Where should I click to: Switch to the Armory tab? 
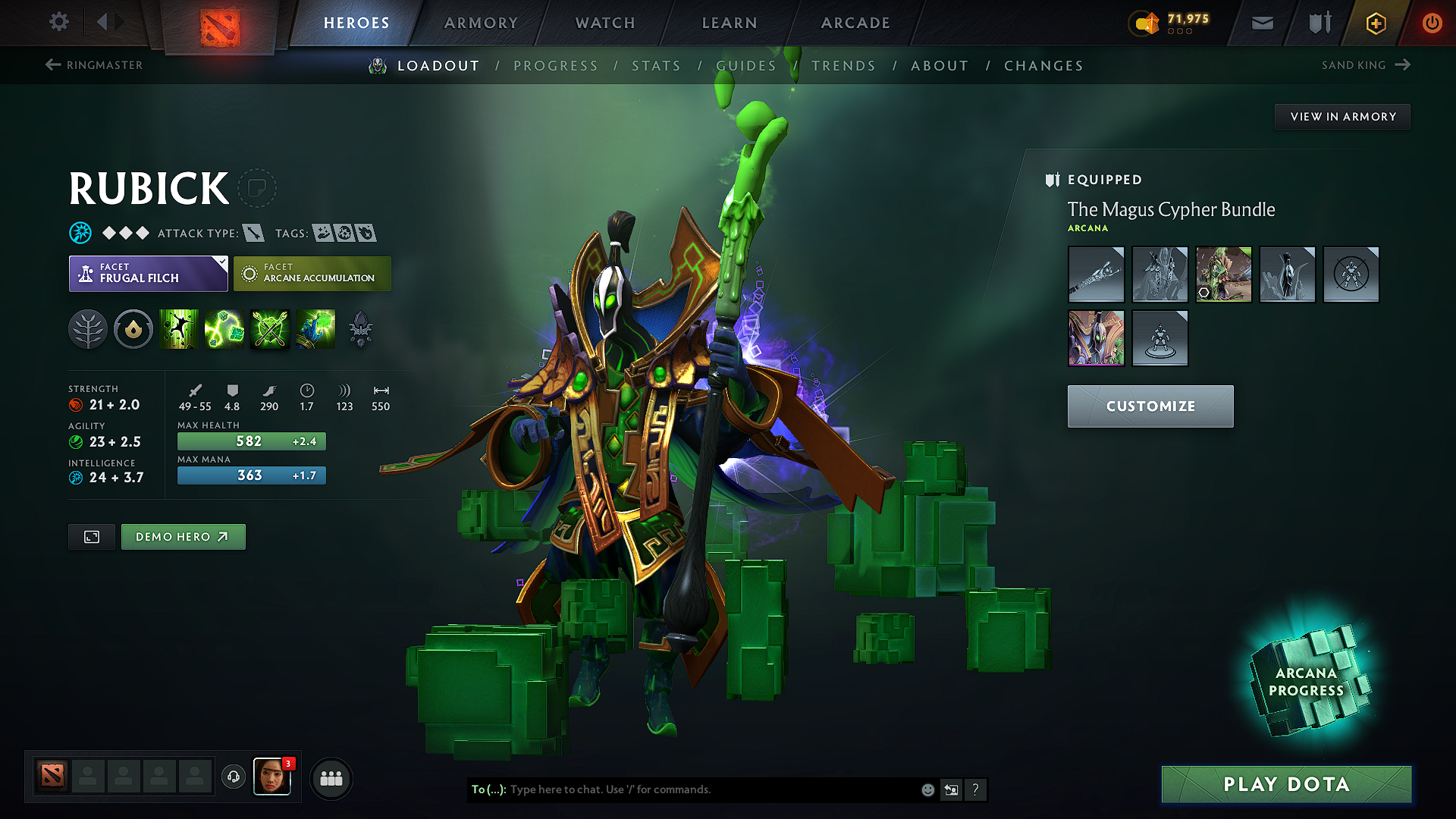(480, 22)
